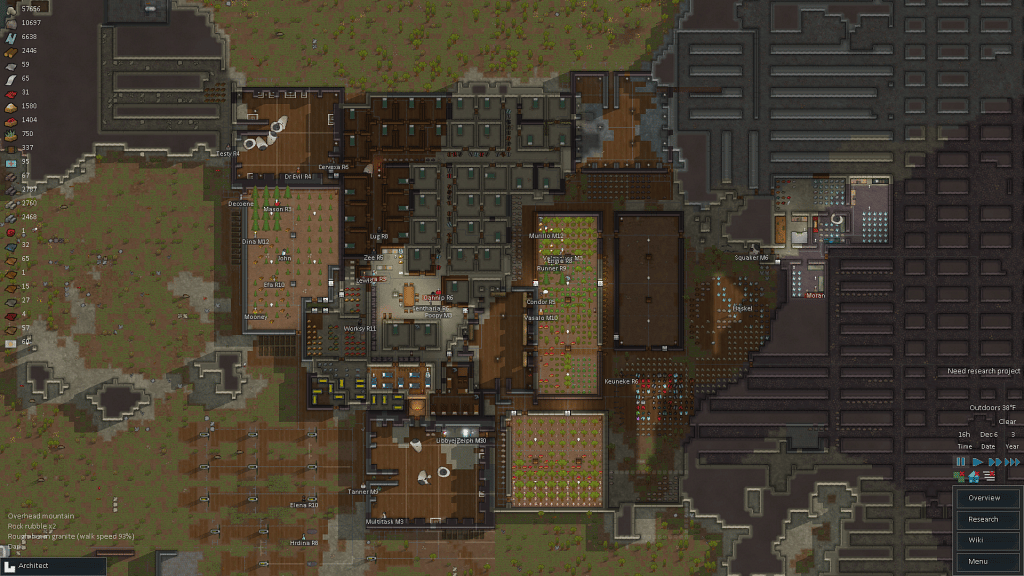Pause the game speed
This screenshot has height=576, width=1024.
(x=961, y=462)
